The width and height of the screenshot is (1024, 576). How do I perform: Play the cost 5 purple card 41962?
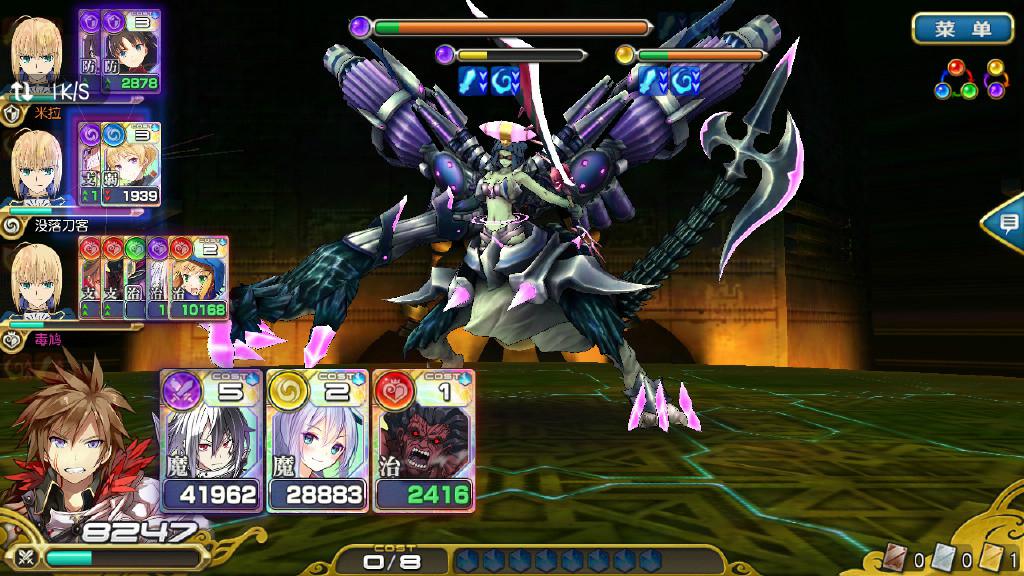coord(212,440)
